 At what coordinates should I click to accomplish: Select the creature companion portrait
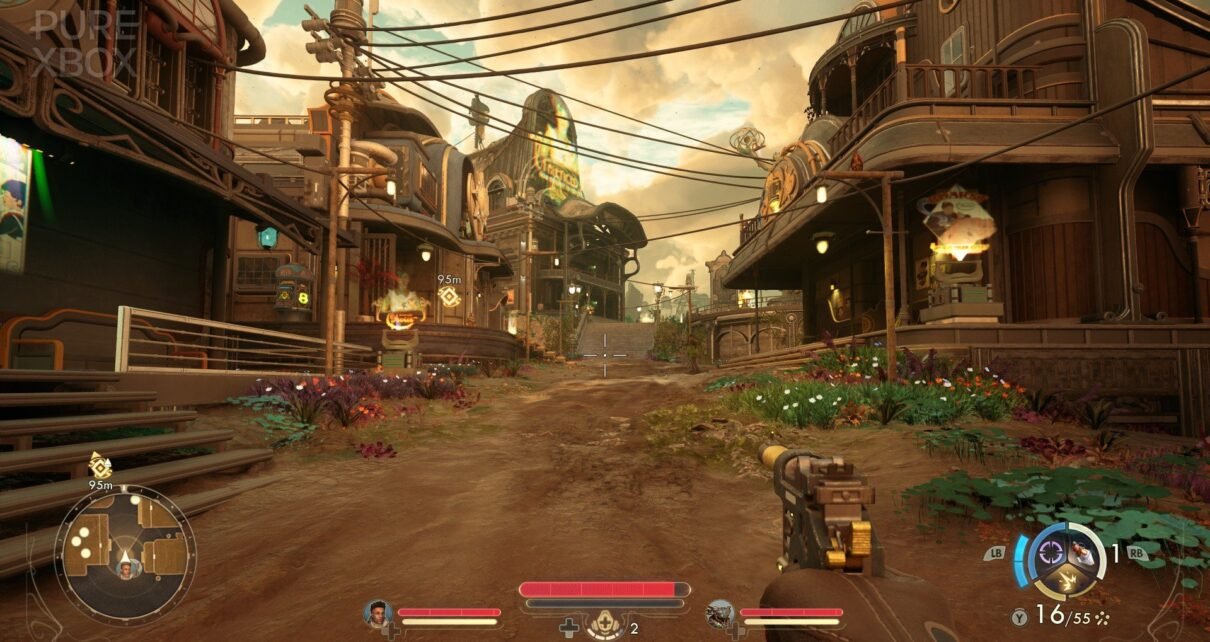pos(720,613)
